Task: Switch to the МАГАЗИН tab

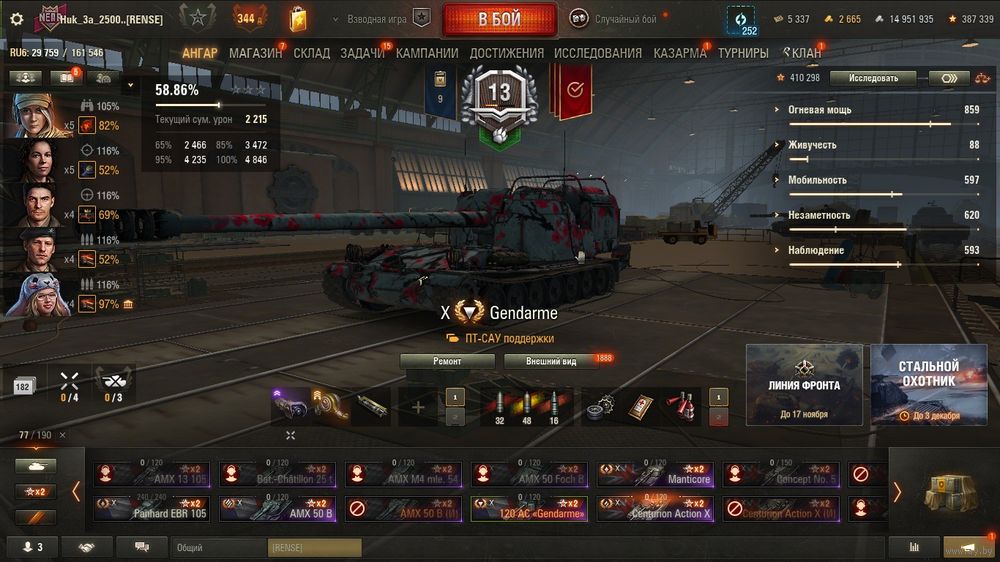Action: pyautogui.click(x=255, y=53)
